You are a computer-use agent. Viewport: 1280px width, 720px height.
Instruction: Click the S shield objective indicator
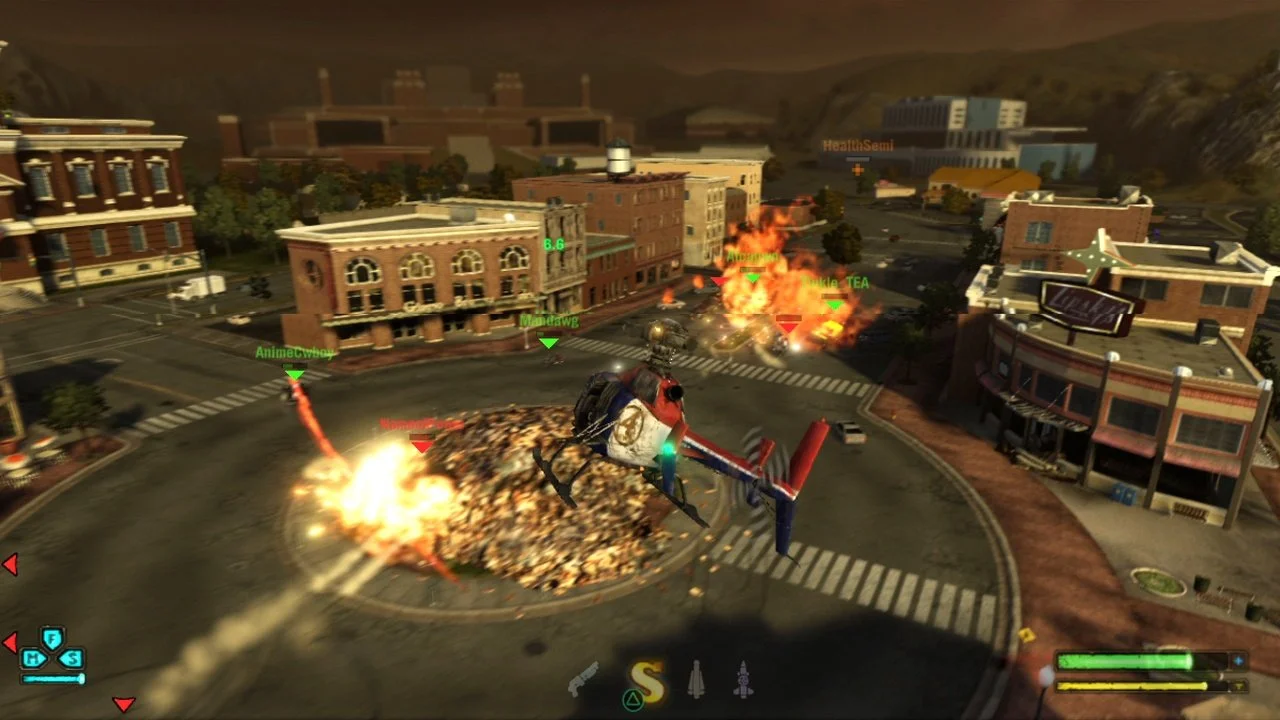(72, 658)
